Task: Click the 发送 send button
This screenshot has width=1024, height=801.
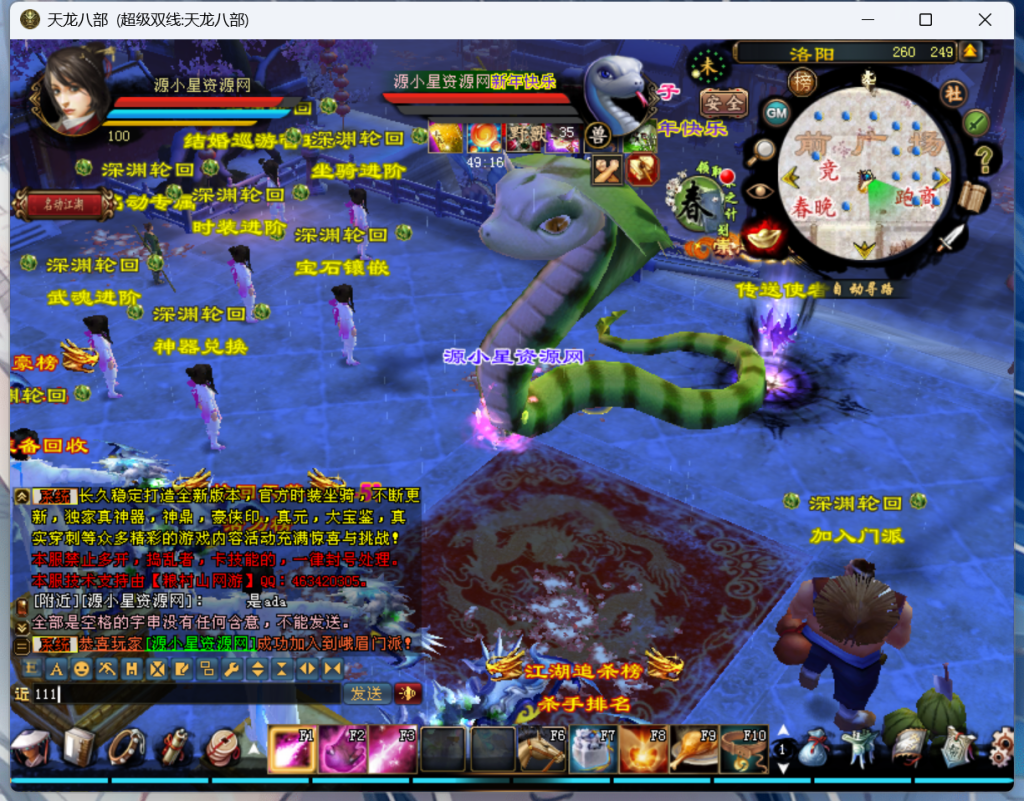Action: point(366,693)
